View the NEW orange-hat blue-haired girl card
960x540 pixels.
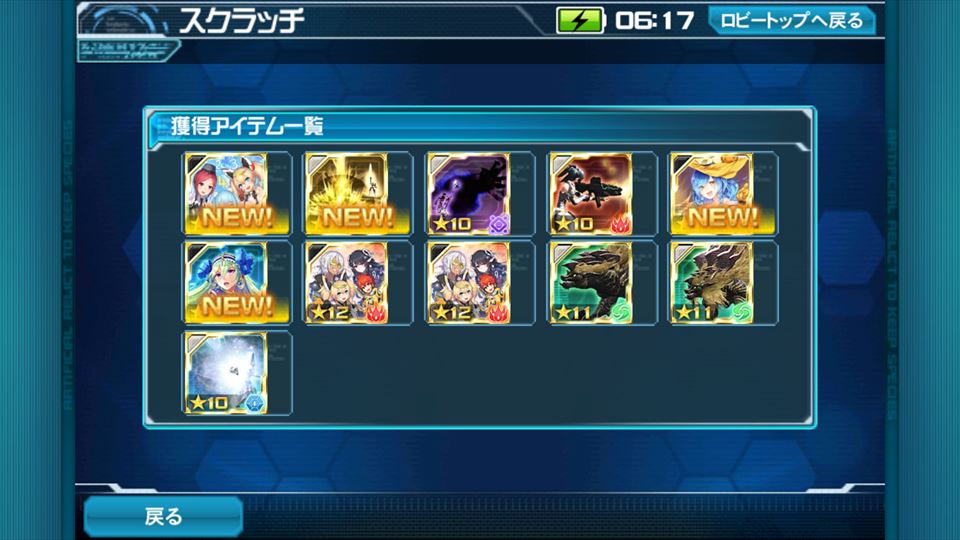tap(710, 193)
